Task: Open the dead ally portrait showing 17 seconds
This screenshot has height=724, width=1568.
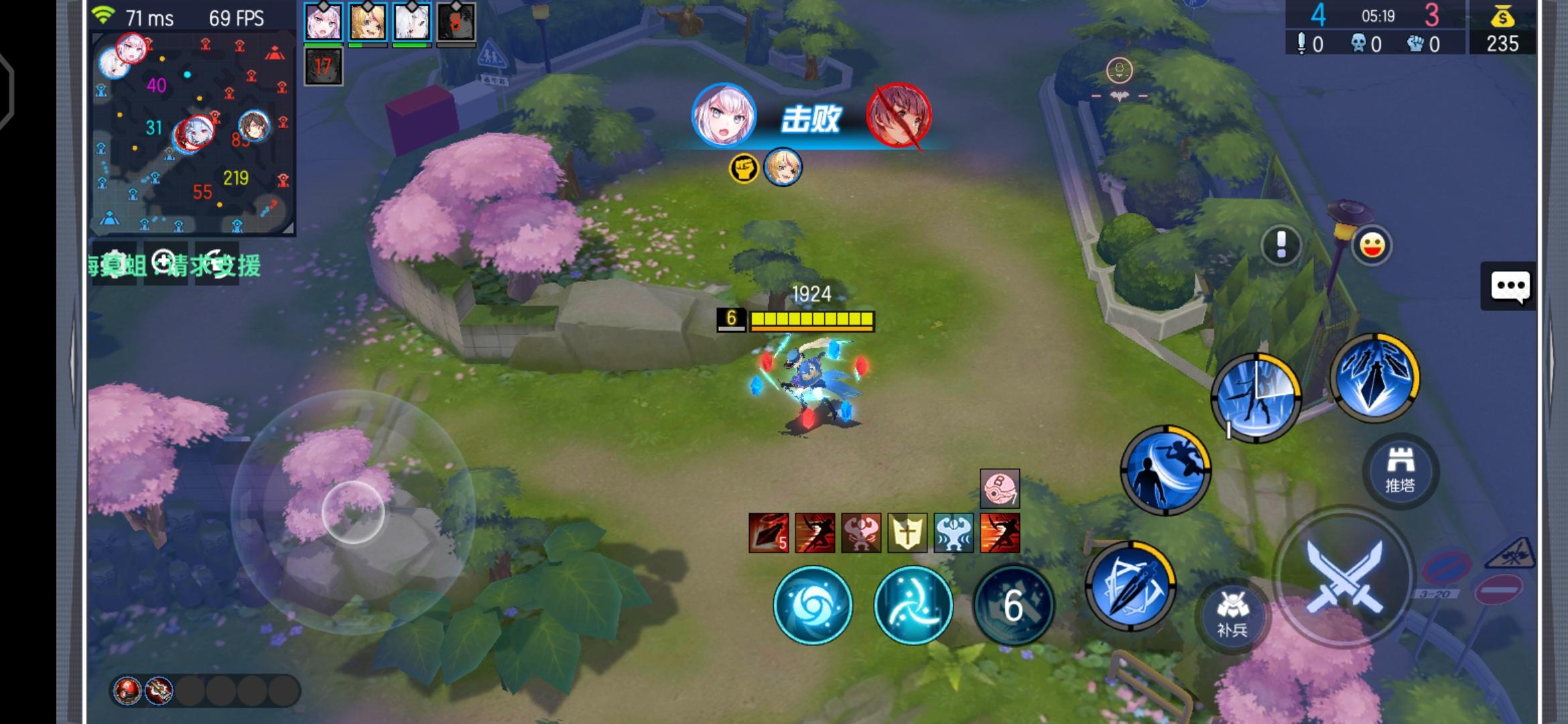Action: 323,66
